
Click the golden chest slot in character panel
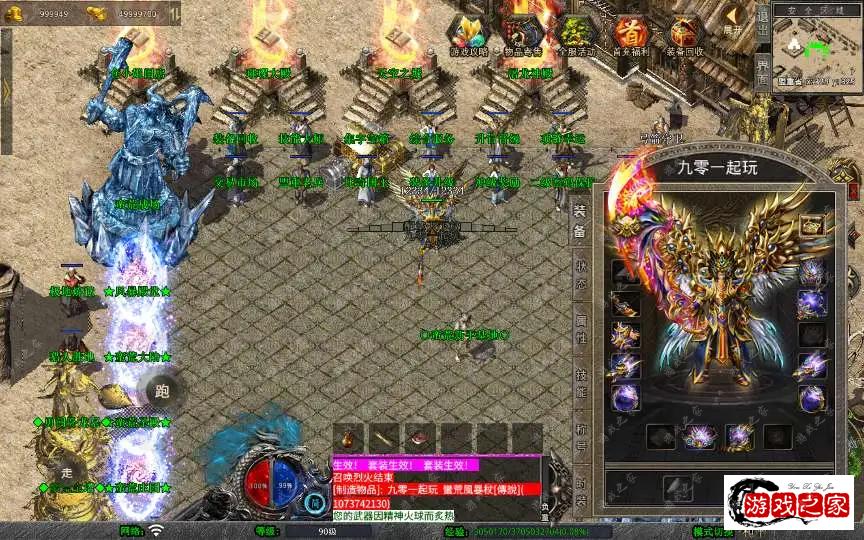point(811,225)
